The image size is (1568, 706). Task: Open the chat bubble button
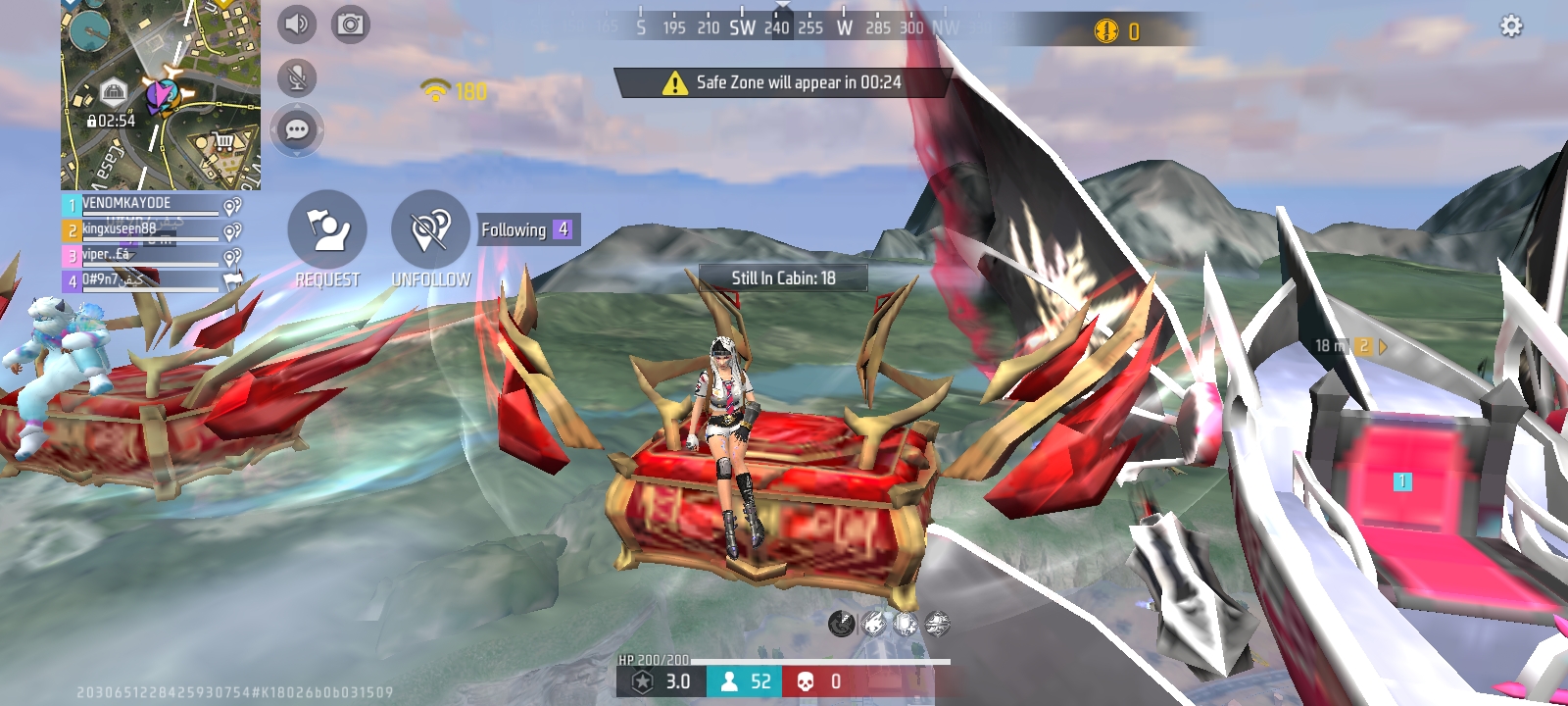(297, 129)
